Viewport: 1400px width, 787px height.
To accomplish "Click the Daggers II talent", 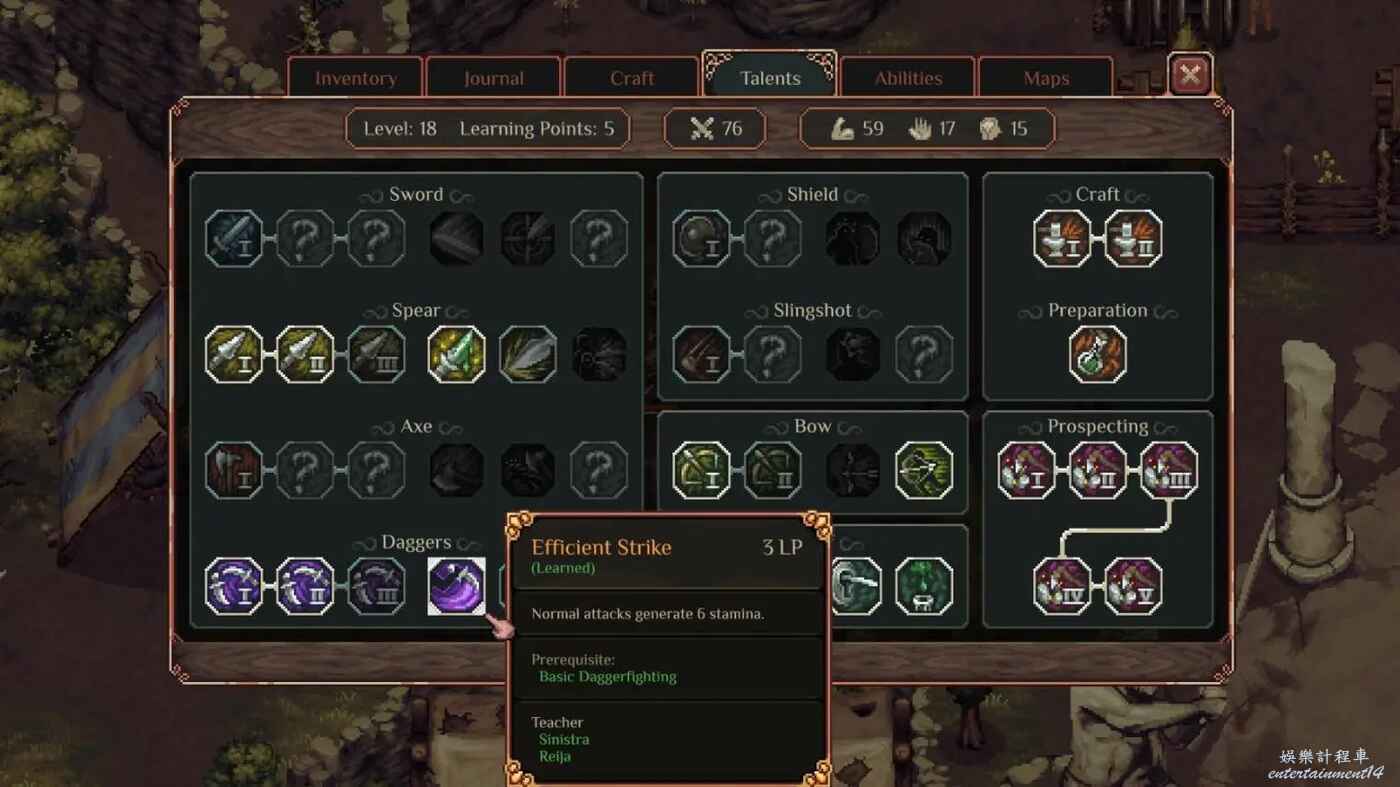I will pyautogui.click(x=305, y=586).
